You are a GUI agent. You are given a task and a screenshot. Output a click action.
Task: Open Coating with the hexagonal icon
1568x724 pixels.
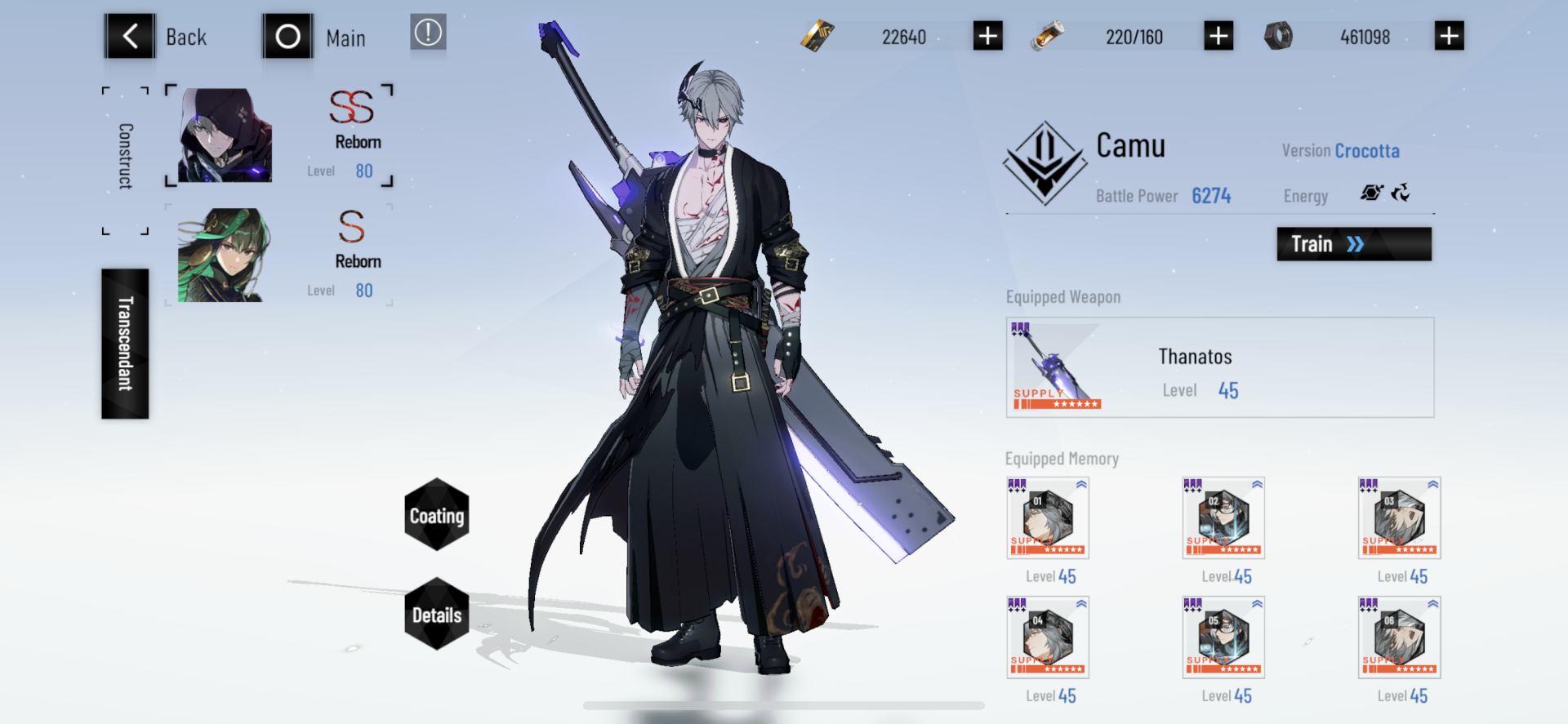click(437, 515)
